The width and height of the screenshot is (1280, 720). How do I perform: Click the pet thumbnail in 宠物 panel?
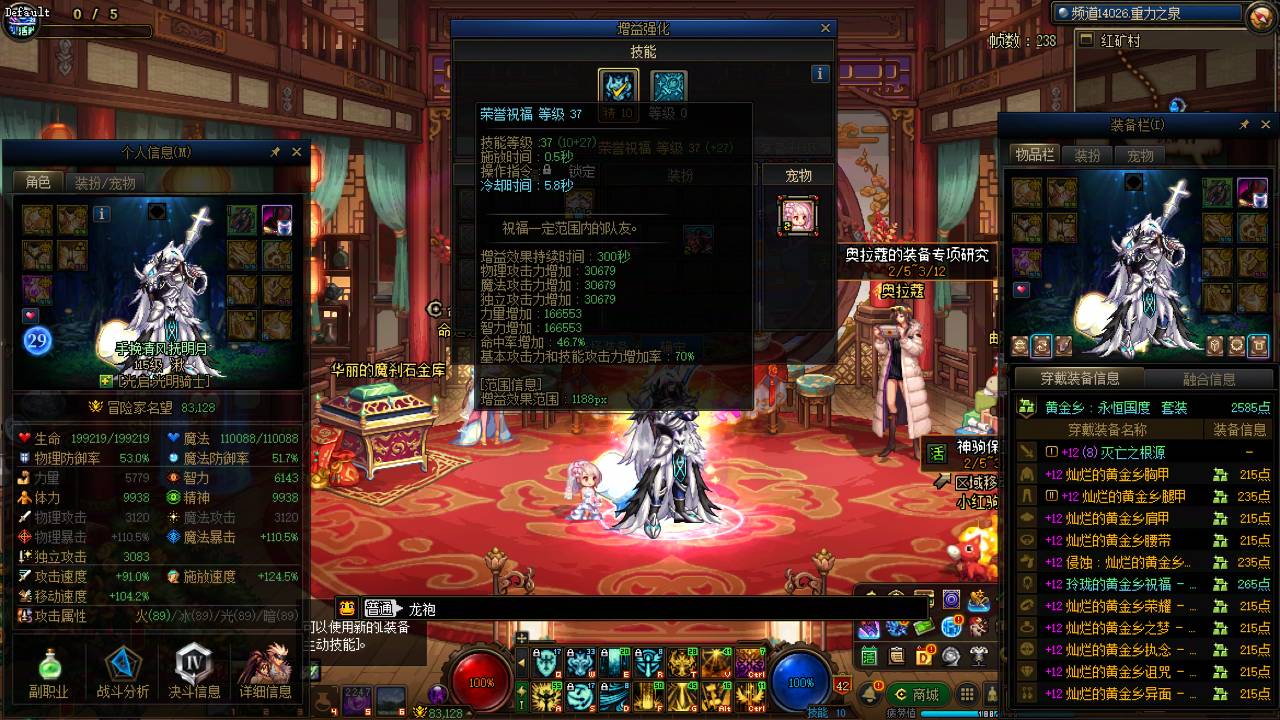point(800,218)
